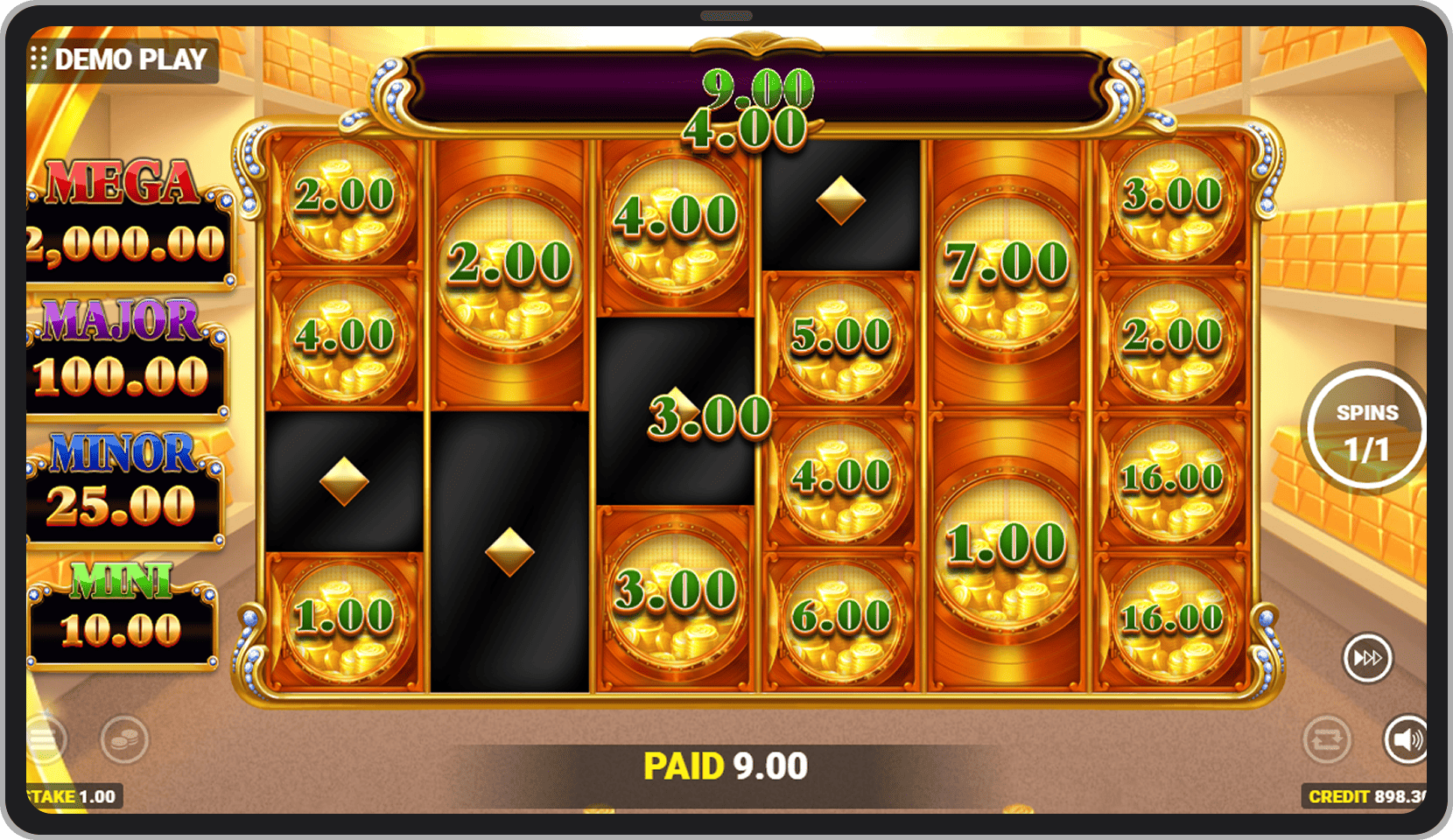Toggle the autoplay repeat spin button

1328,739
